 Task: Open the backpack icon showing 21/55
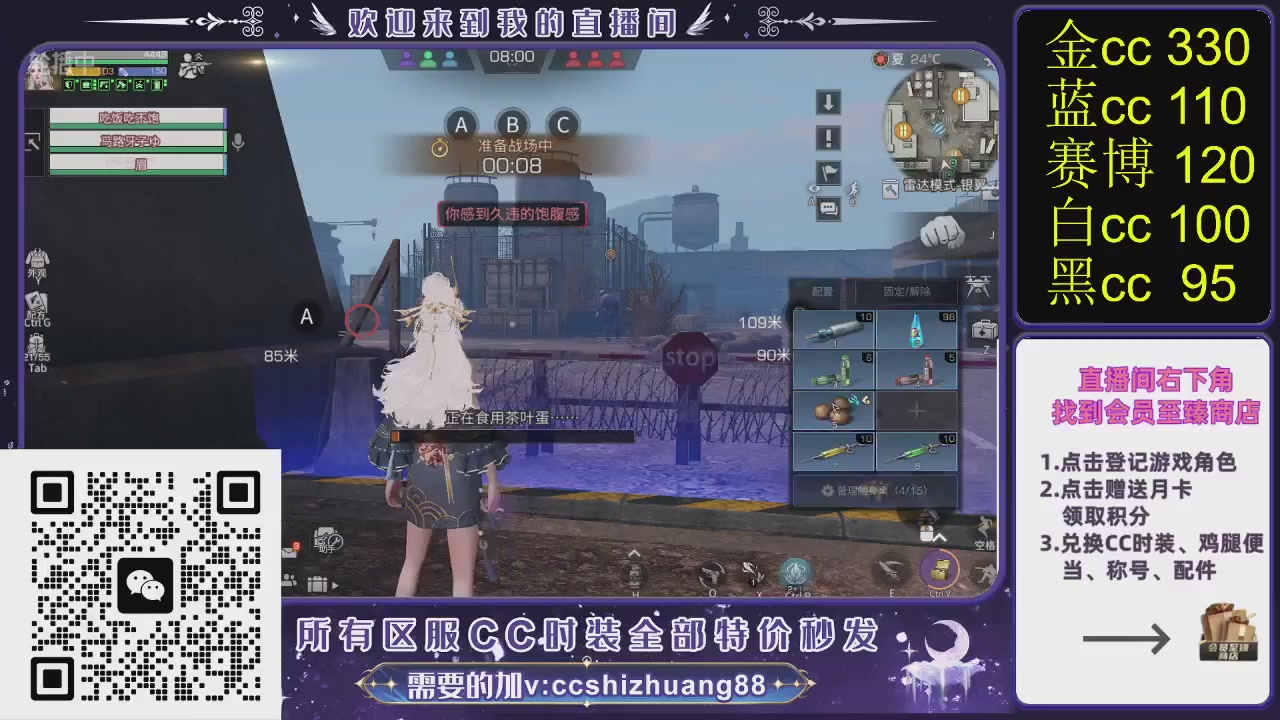click(x=36, y=343)
